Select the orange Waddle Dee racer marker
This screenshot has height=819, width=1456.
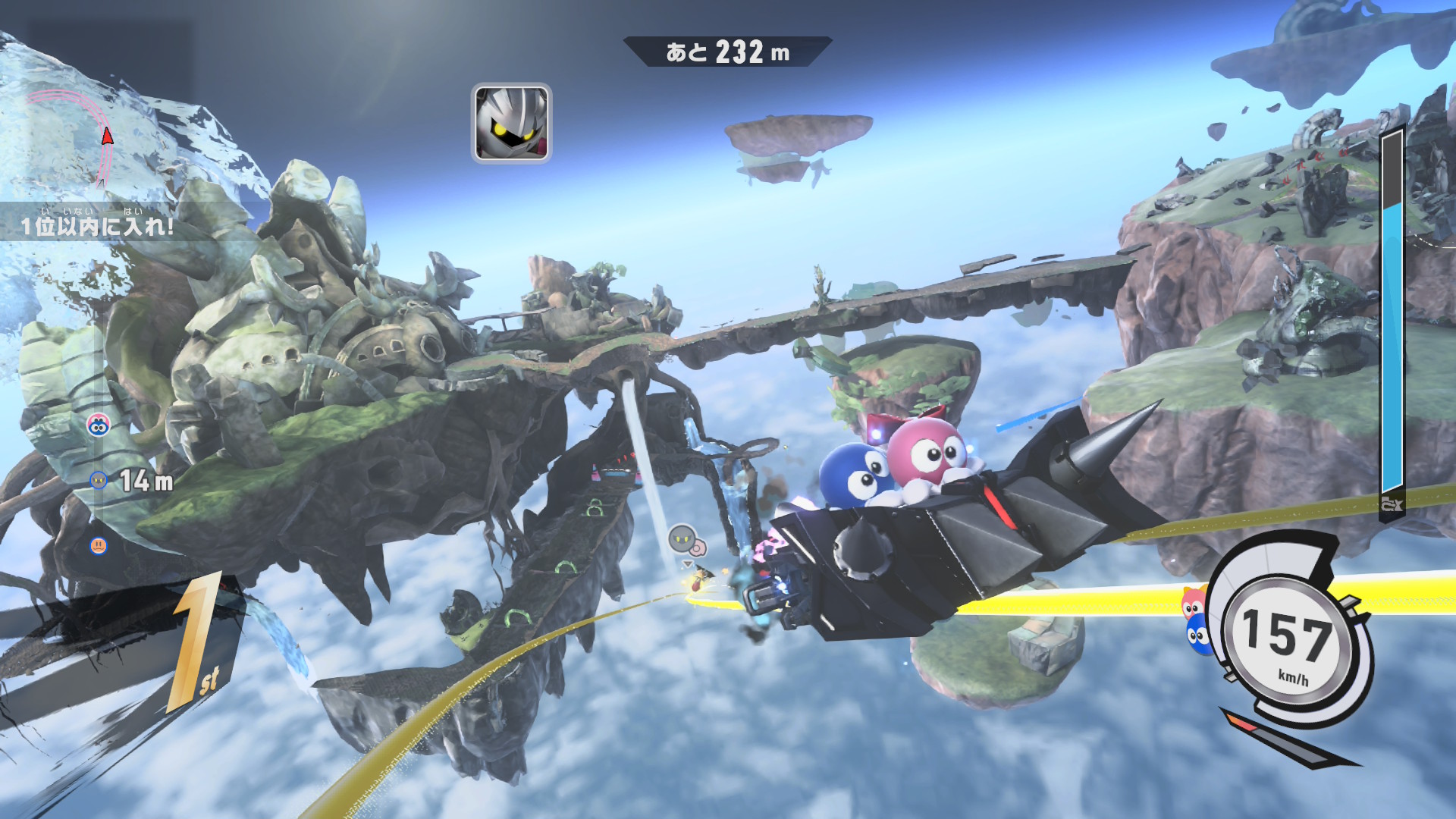coord(99,545)
